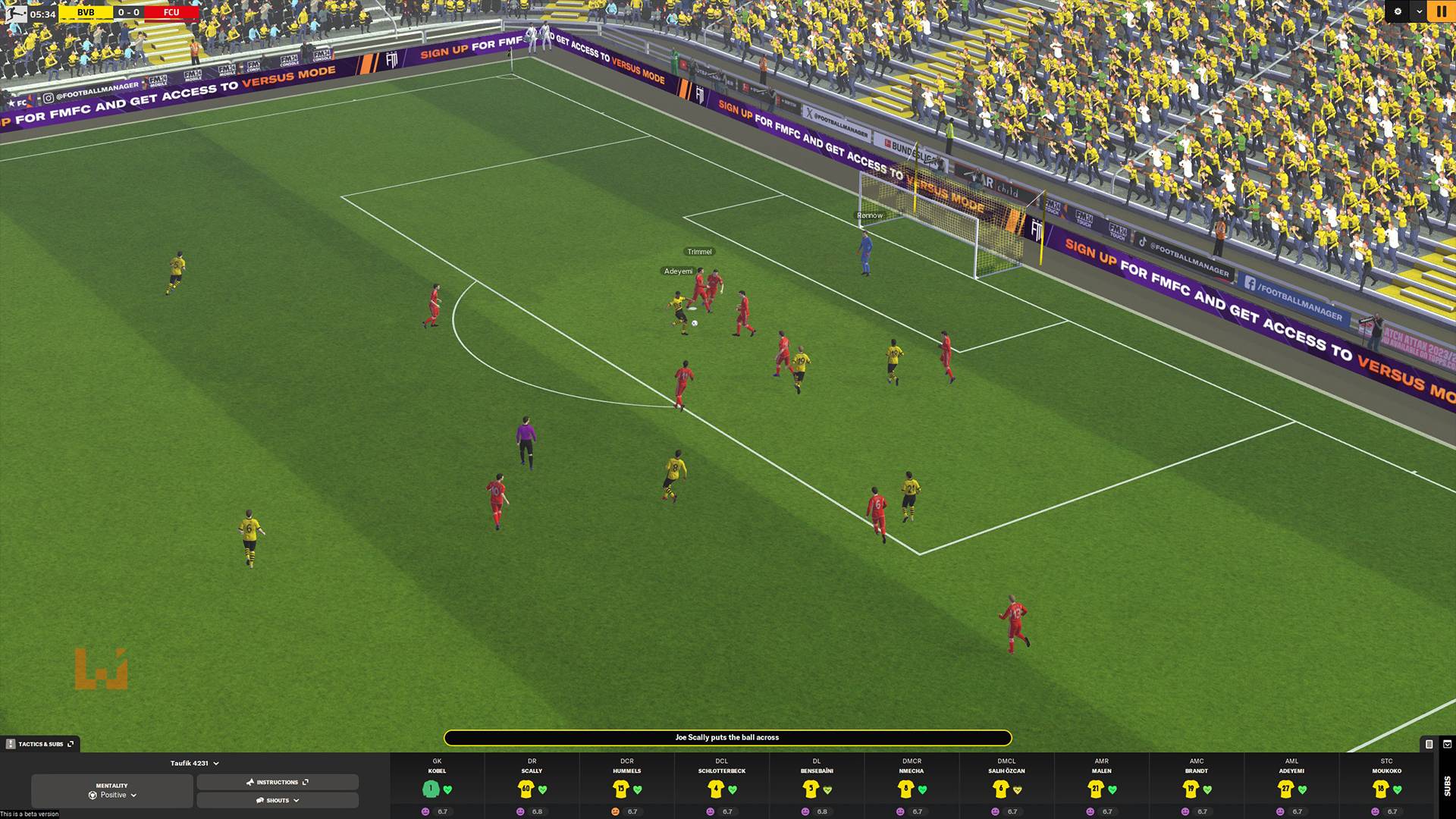Change the Mentality from Positive
This screenshot has width=1456, height=819.
click(112, 791)
